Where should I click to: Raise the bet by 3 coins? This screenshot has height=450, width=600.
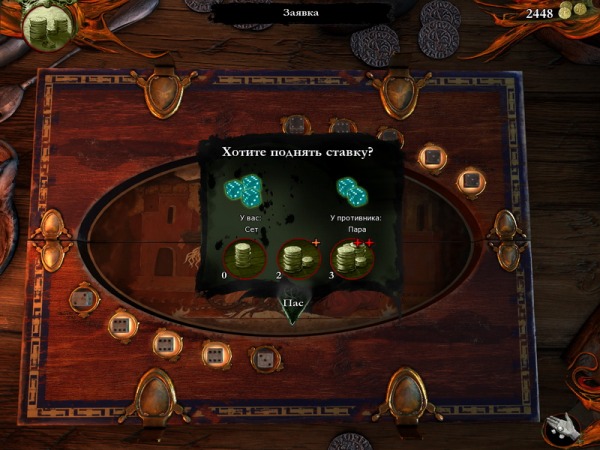tap(351, 261)
